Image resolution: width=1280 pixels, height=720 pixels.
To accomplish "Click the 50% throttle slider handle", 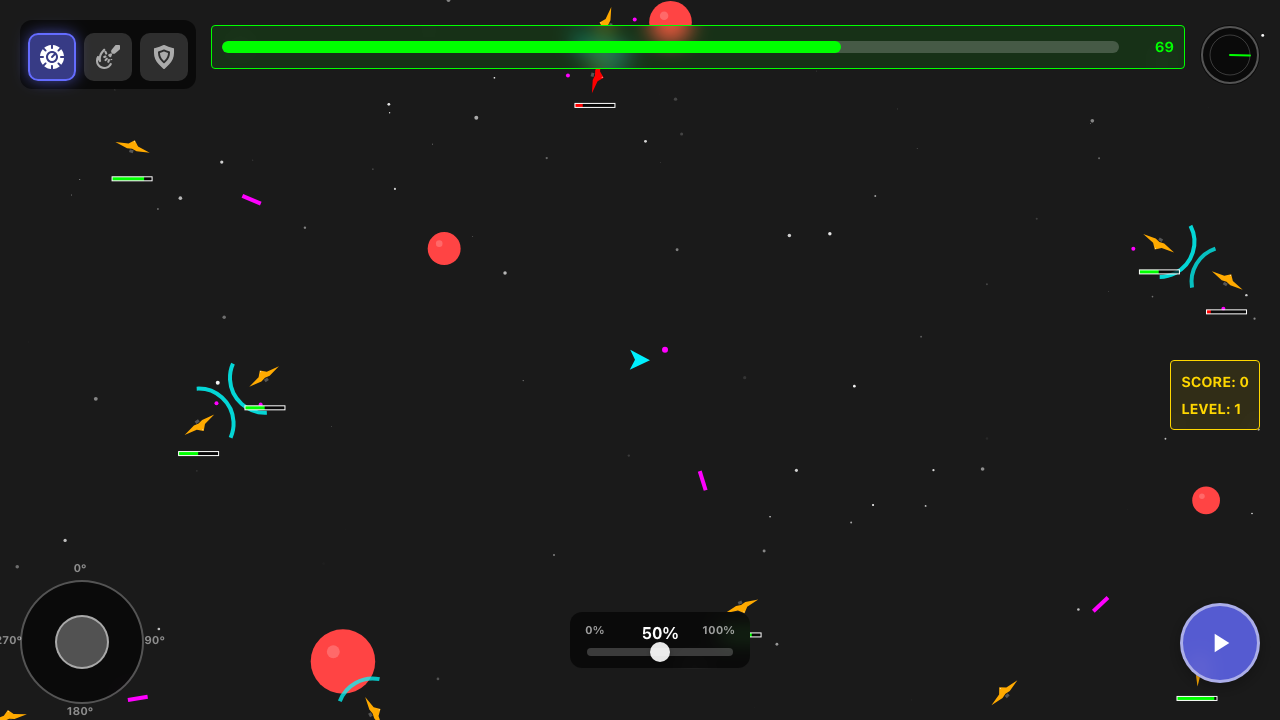I will (x=660, y=652).
